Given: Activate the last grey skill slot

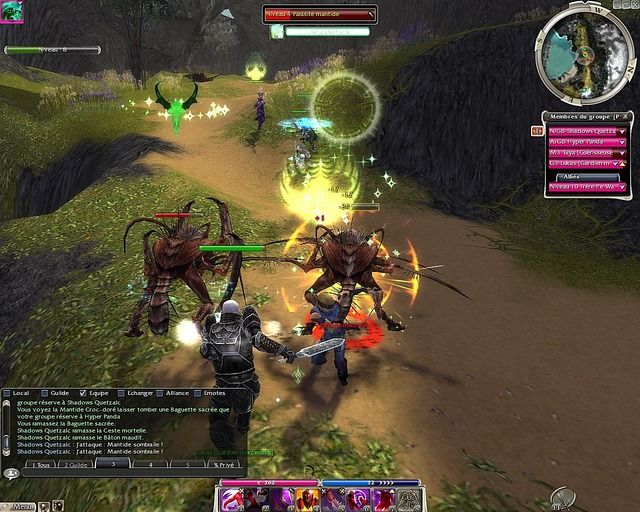Looking at the screenshot, I should 410,499.
